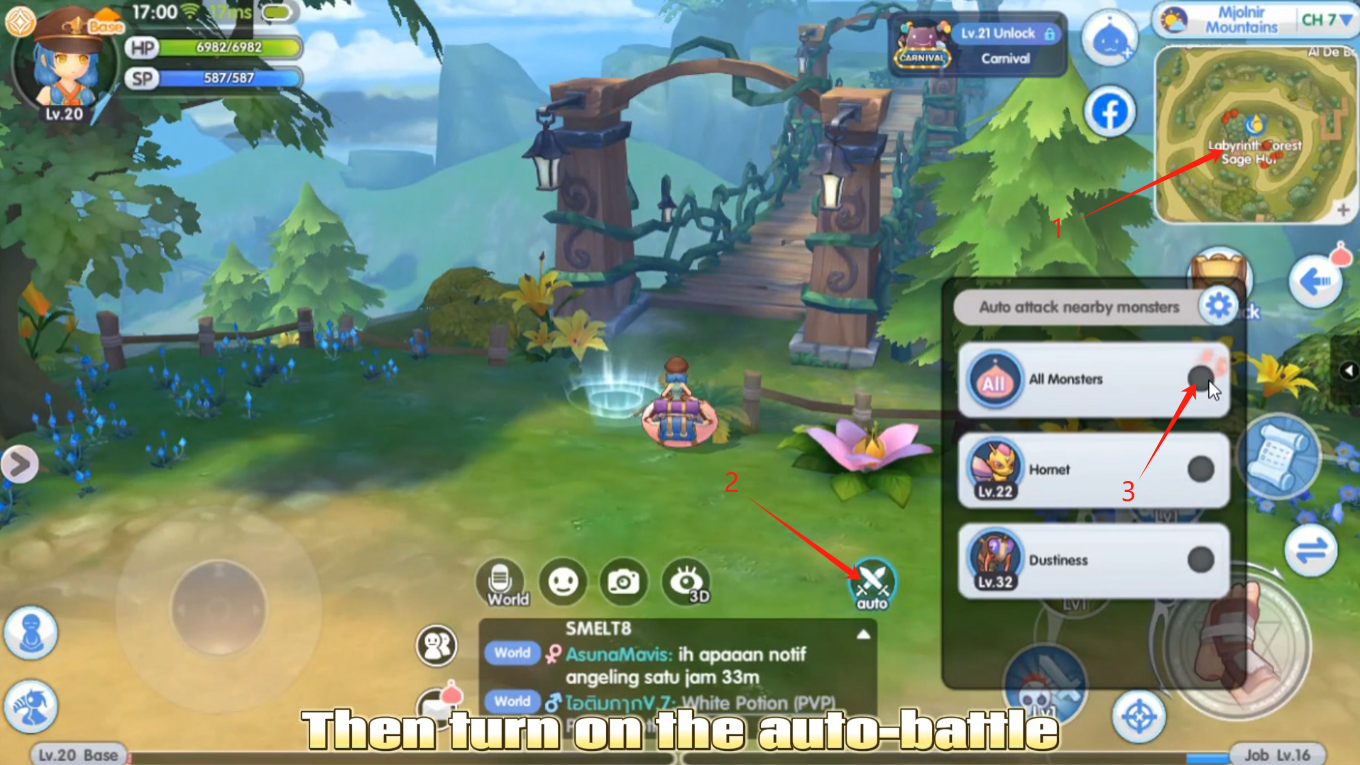This screenshot has height=765, width=1360.
Task: Expand the world chat box
Action: (862, 634)
